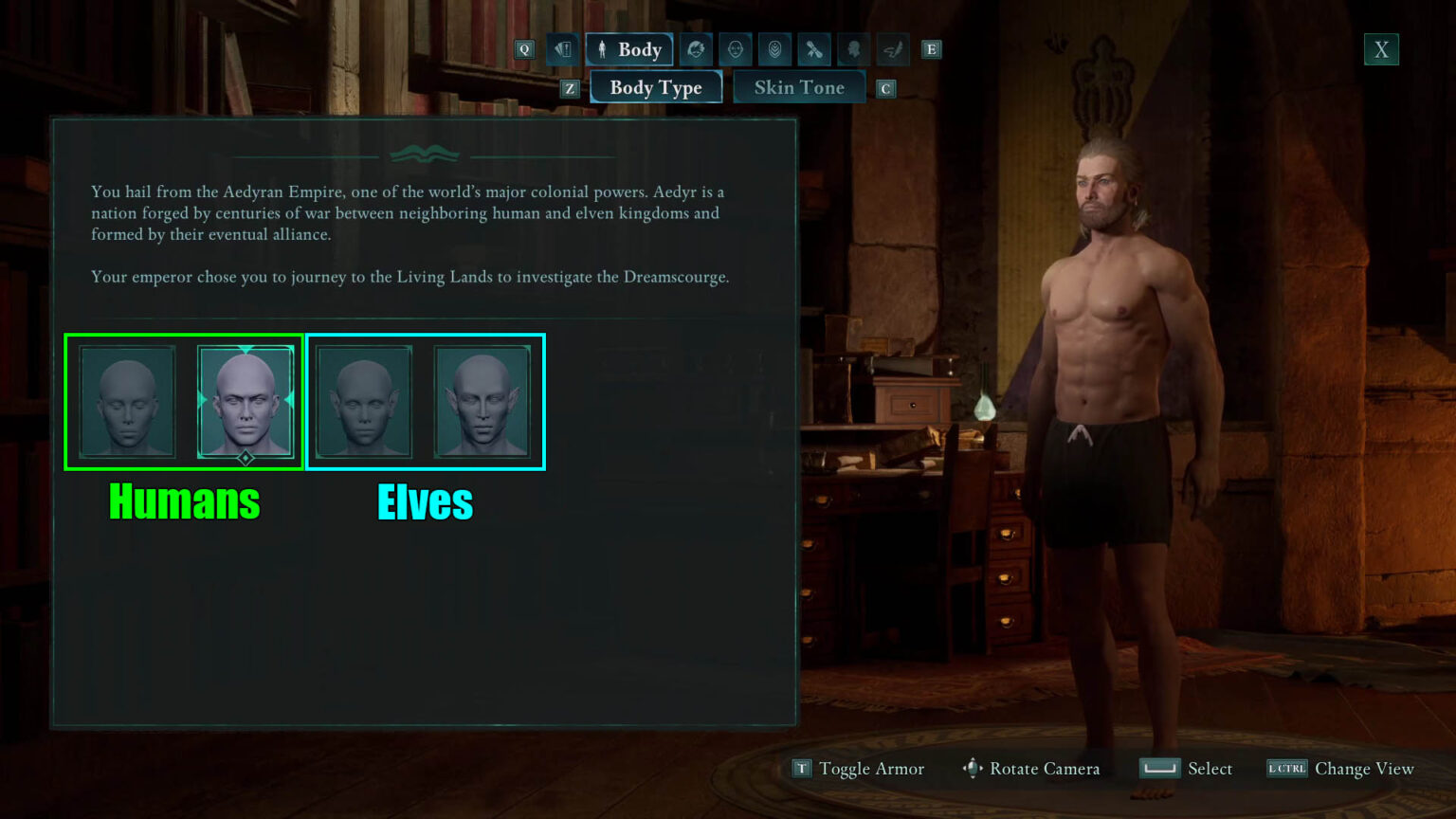
Task: Open the Body customization tab
Action: (x=628, y=49)
